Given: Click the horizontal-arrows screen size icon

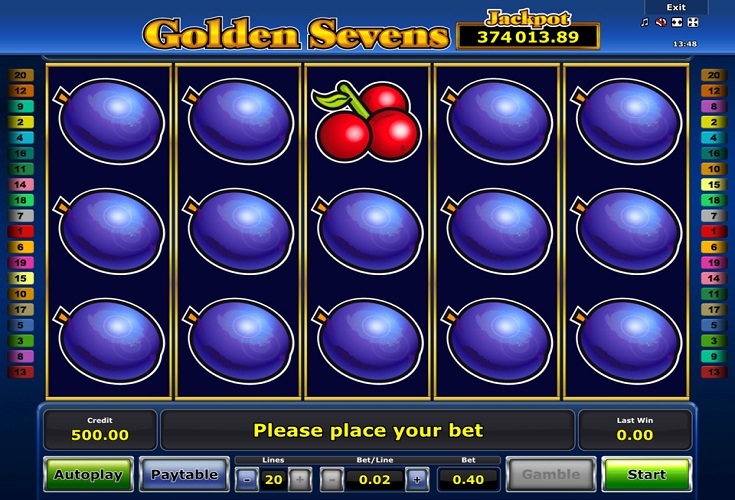Looking at the screenshot, I should tap(677, 22).
